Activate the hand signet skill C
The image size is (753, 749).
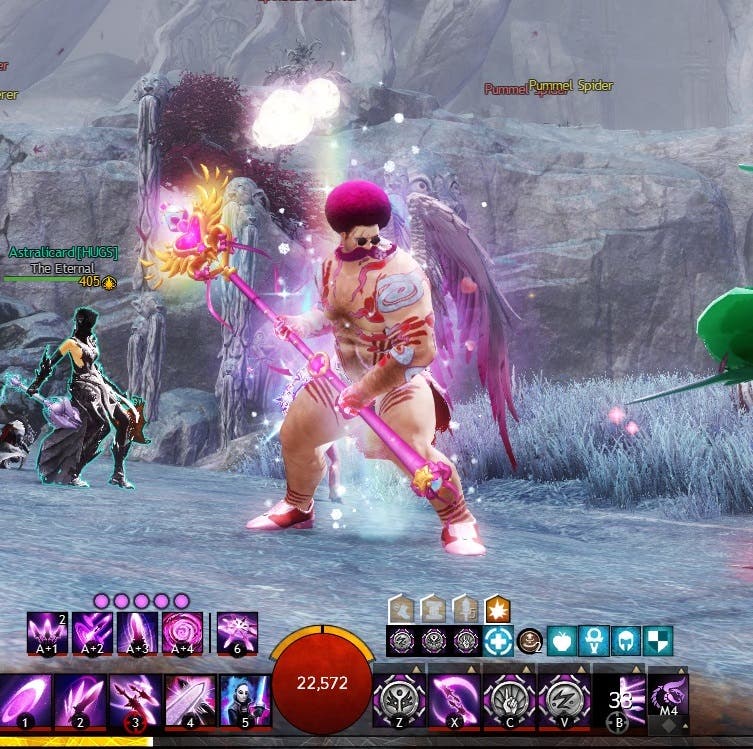point(509,699)
